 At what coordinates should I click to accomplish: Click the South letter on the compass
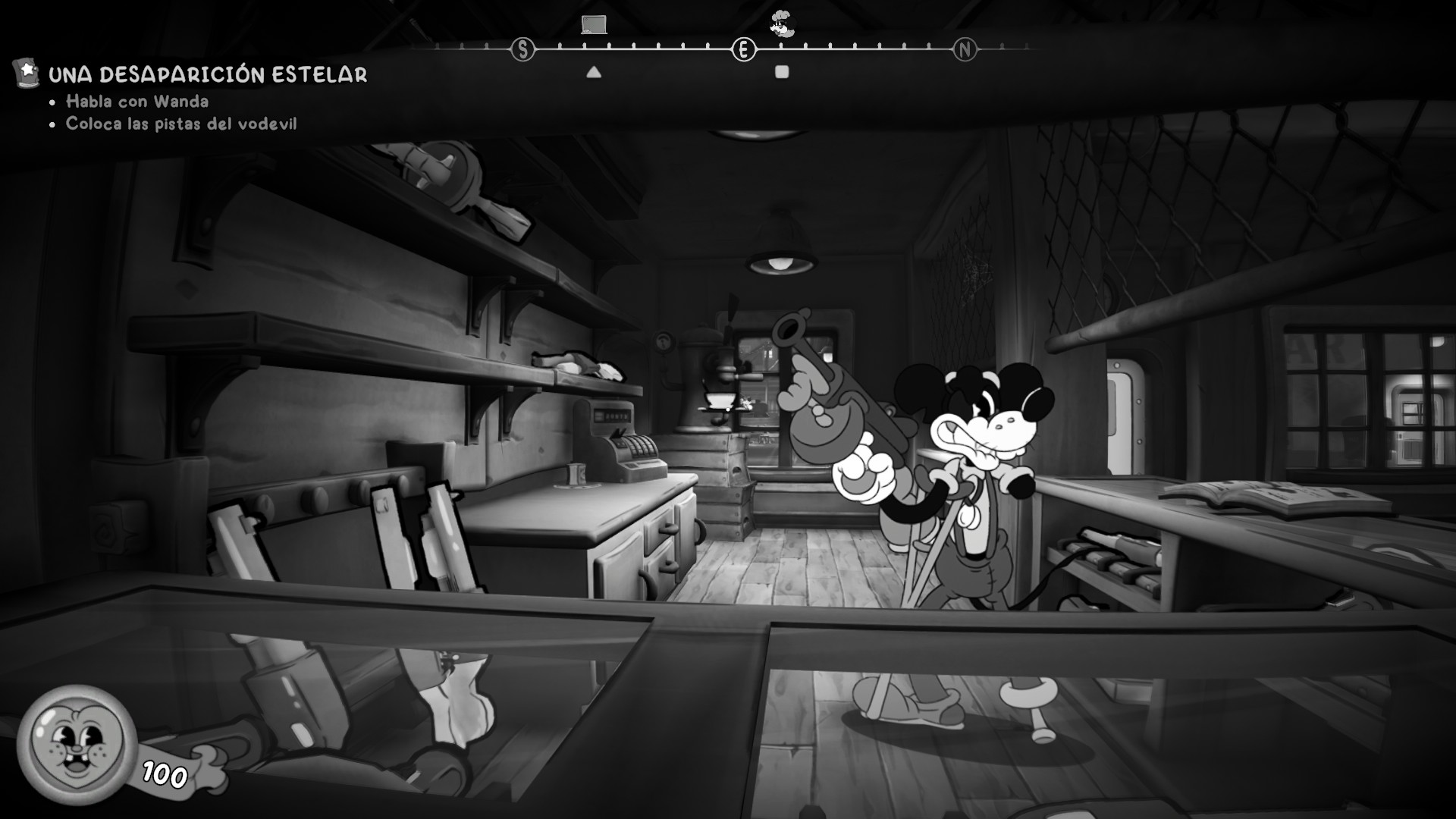coord(522,50)
